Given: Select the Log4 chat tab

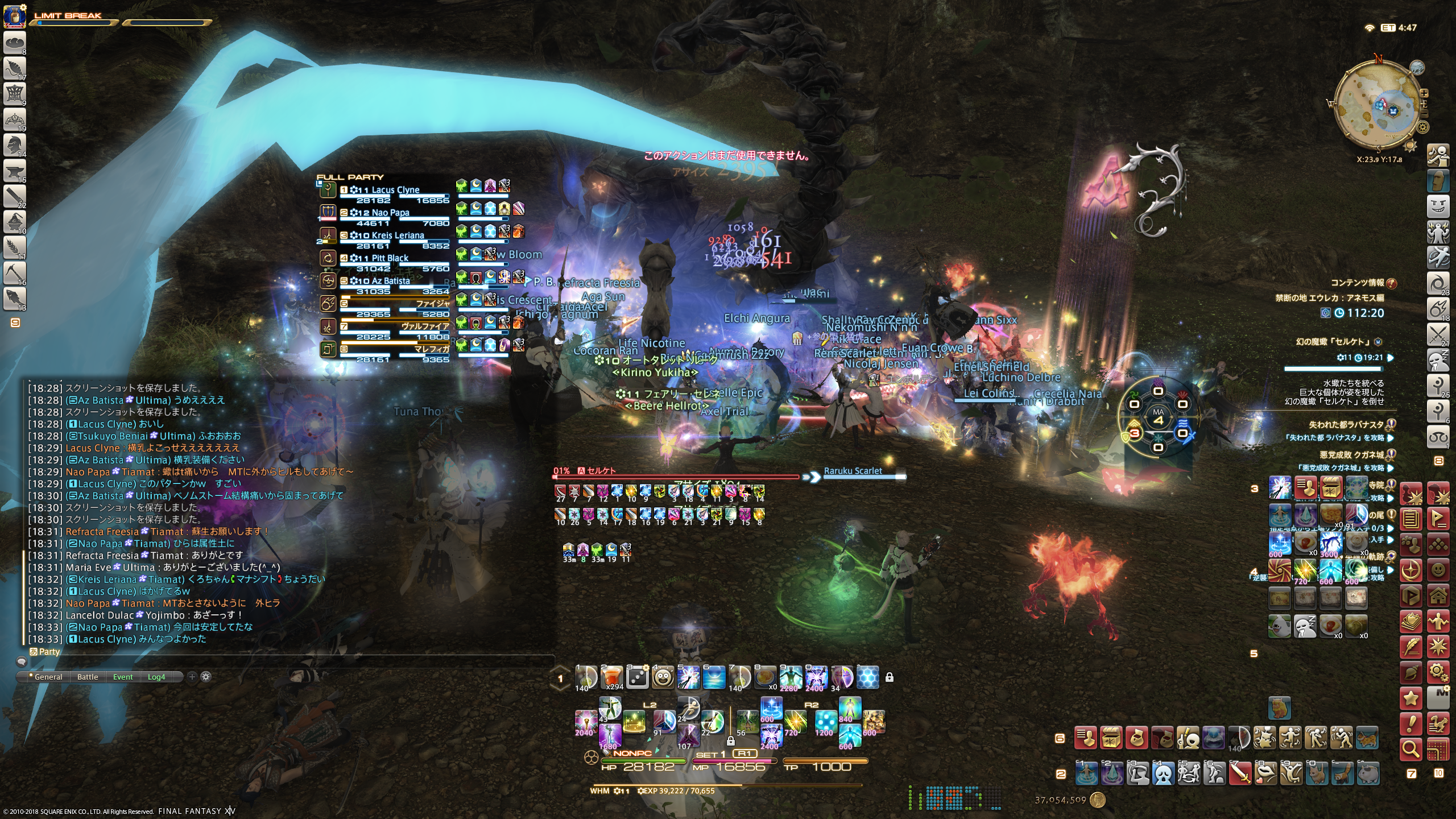Looking at the screenshot, I should 156,677.
